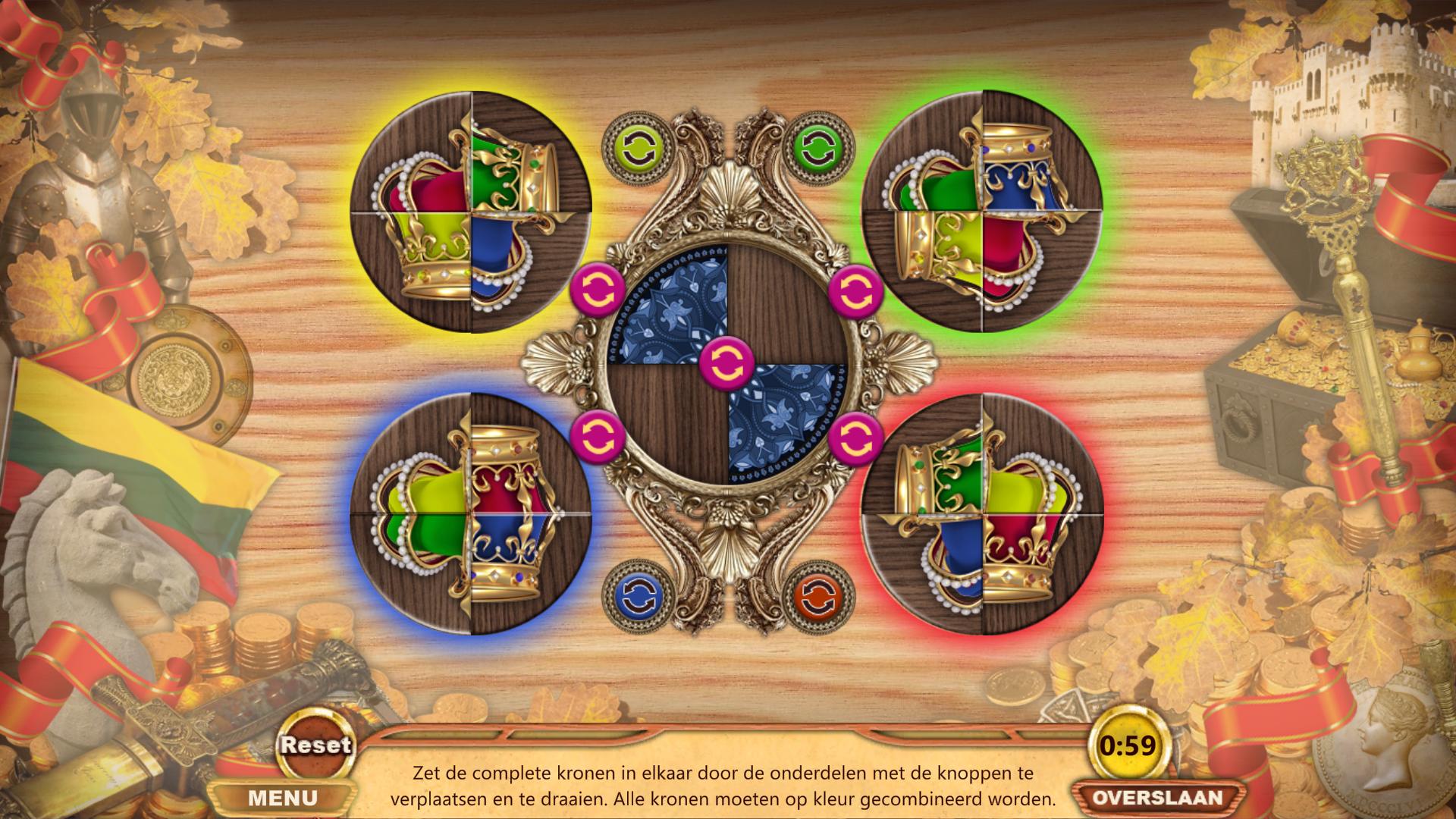The image size is (1456, 819).
Task: Click the Reset button
Action: point(315,745)
